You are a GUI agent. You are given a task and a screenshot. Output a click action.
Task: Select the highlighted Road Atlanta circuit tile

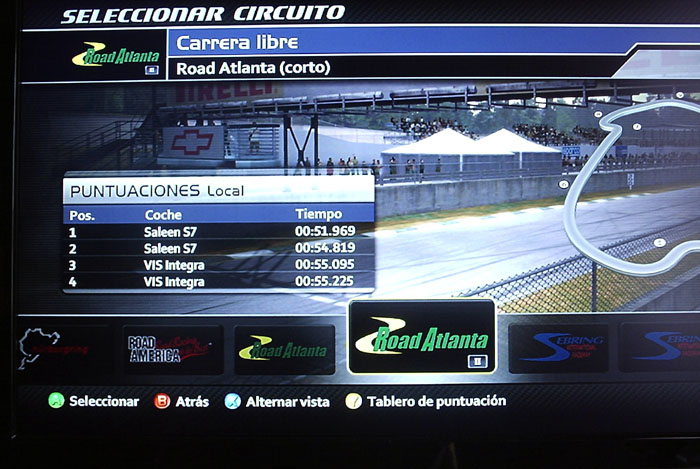(421, 337)
